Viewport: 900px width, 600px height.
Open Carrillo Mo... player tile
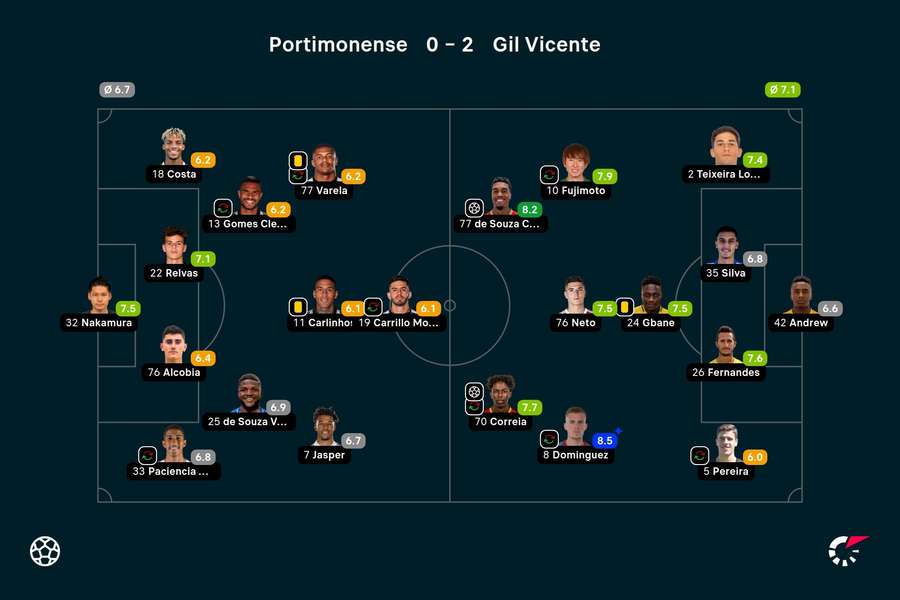[399, 304]
